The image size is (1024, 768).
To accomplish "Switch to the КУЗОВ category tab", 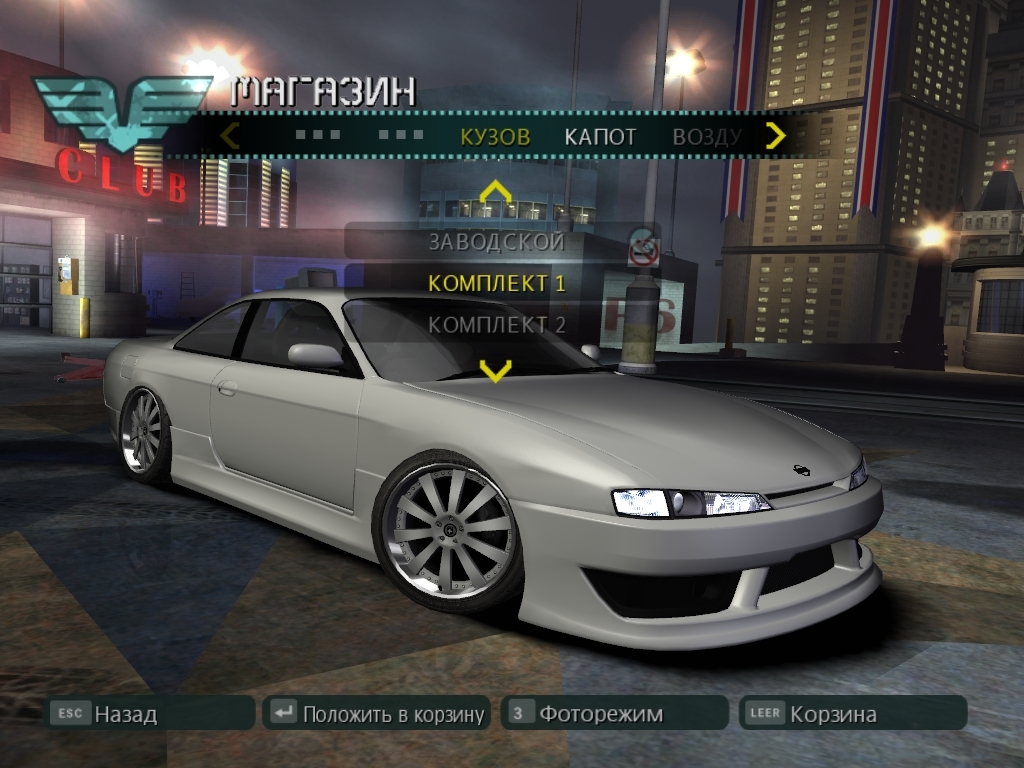I will coord(495,137).
